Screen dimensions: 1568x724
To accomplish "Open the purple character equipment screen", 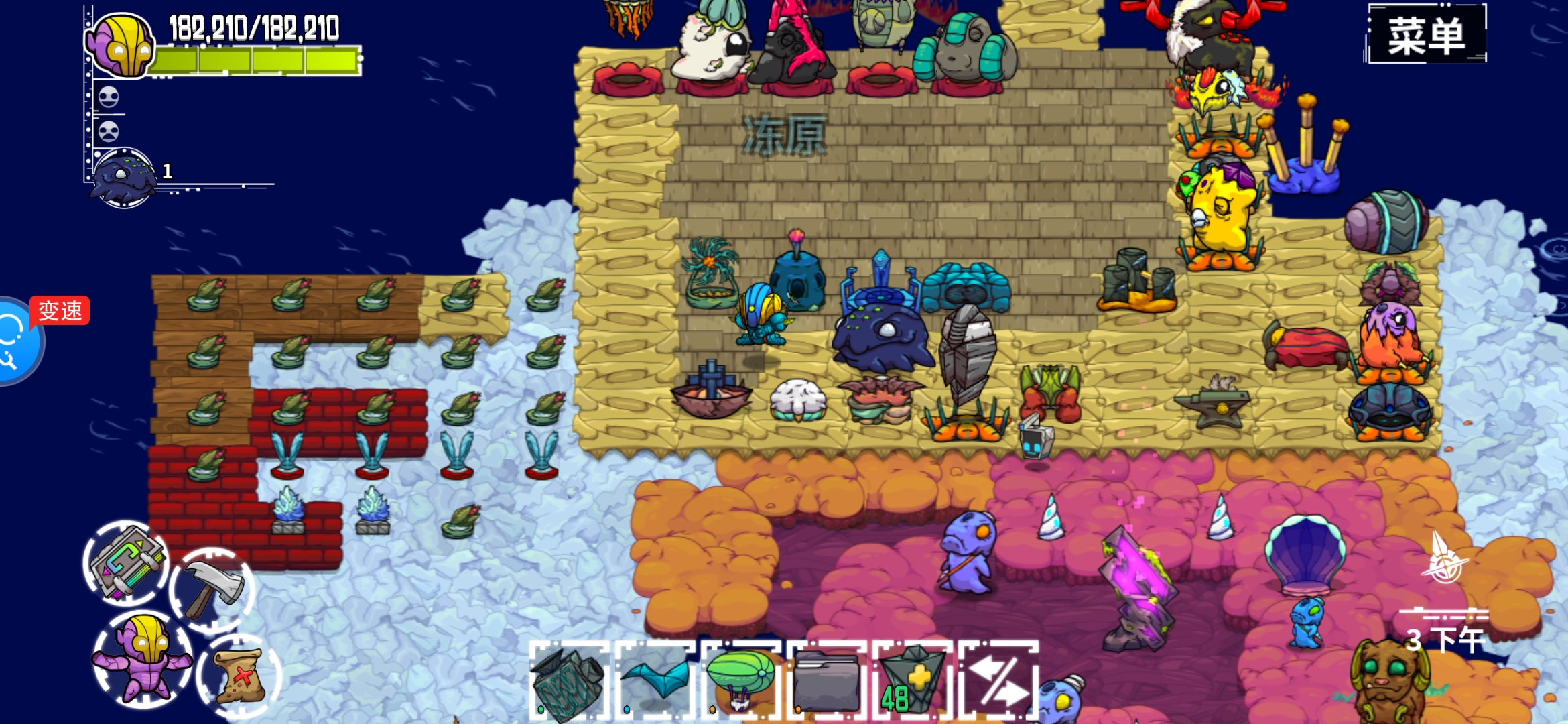I will [x=143, y=659].
